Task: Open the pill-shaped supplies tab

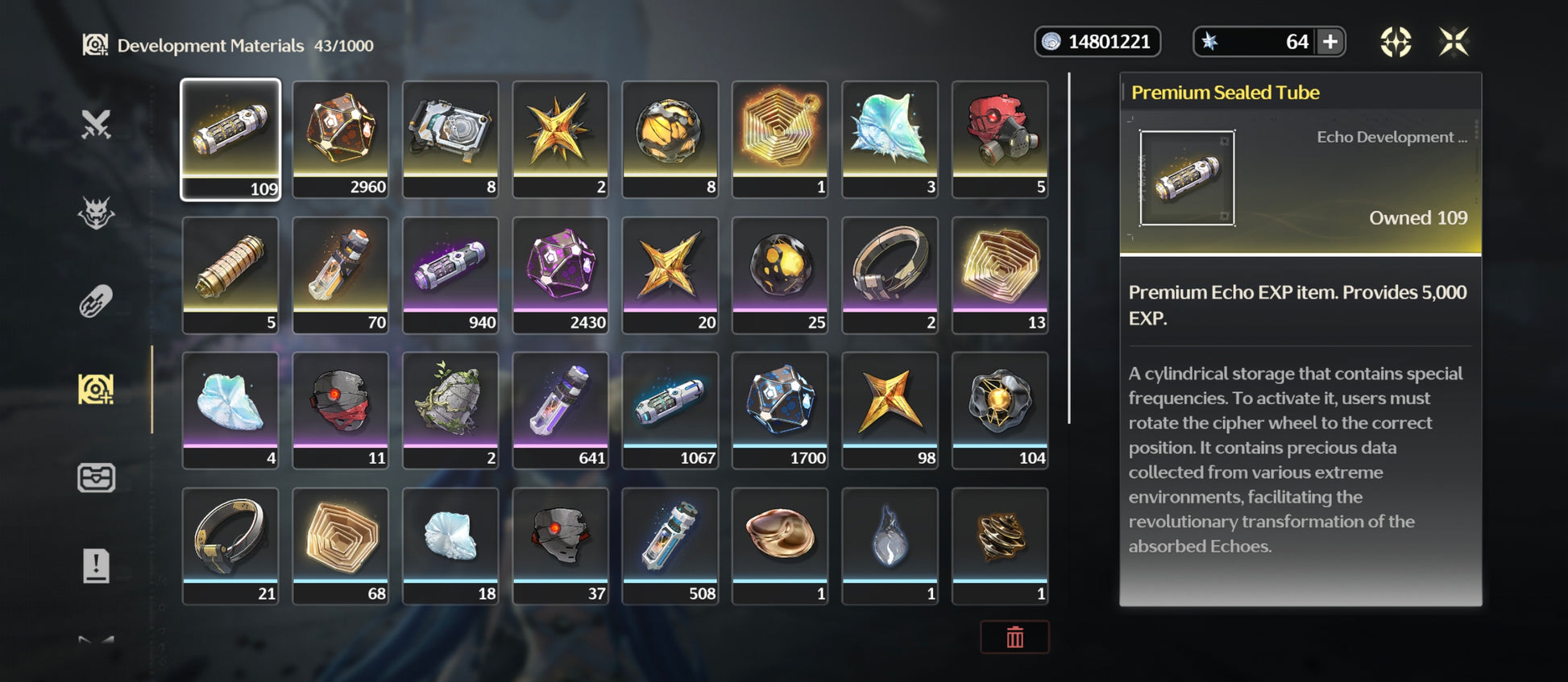Action: 96,302
